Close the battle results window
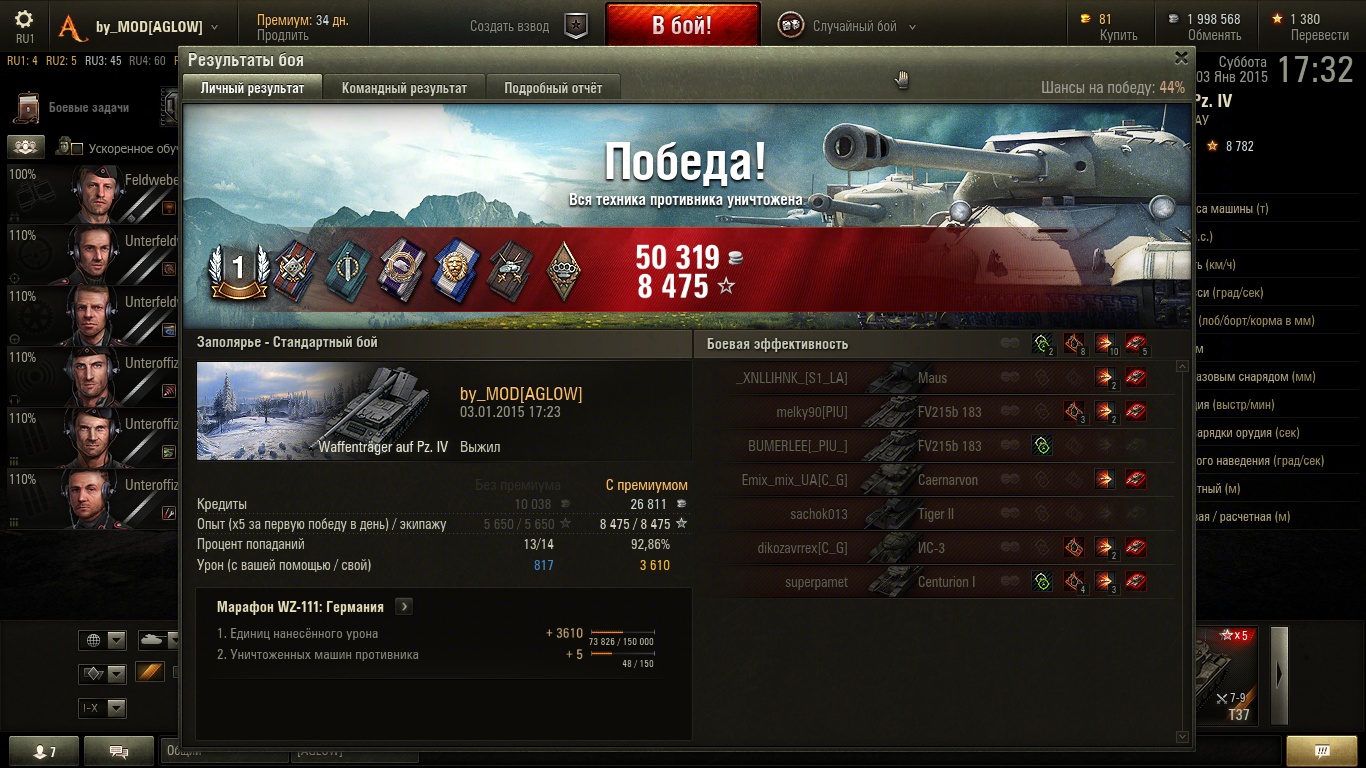Screen dimensions: 1366x768 [1181, 59]
